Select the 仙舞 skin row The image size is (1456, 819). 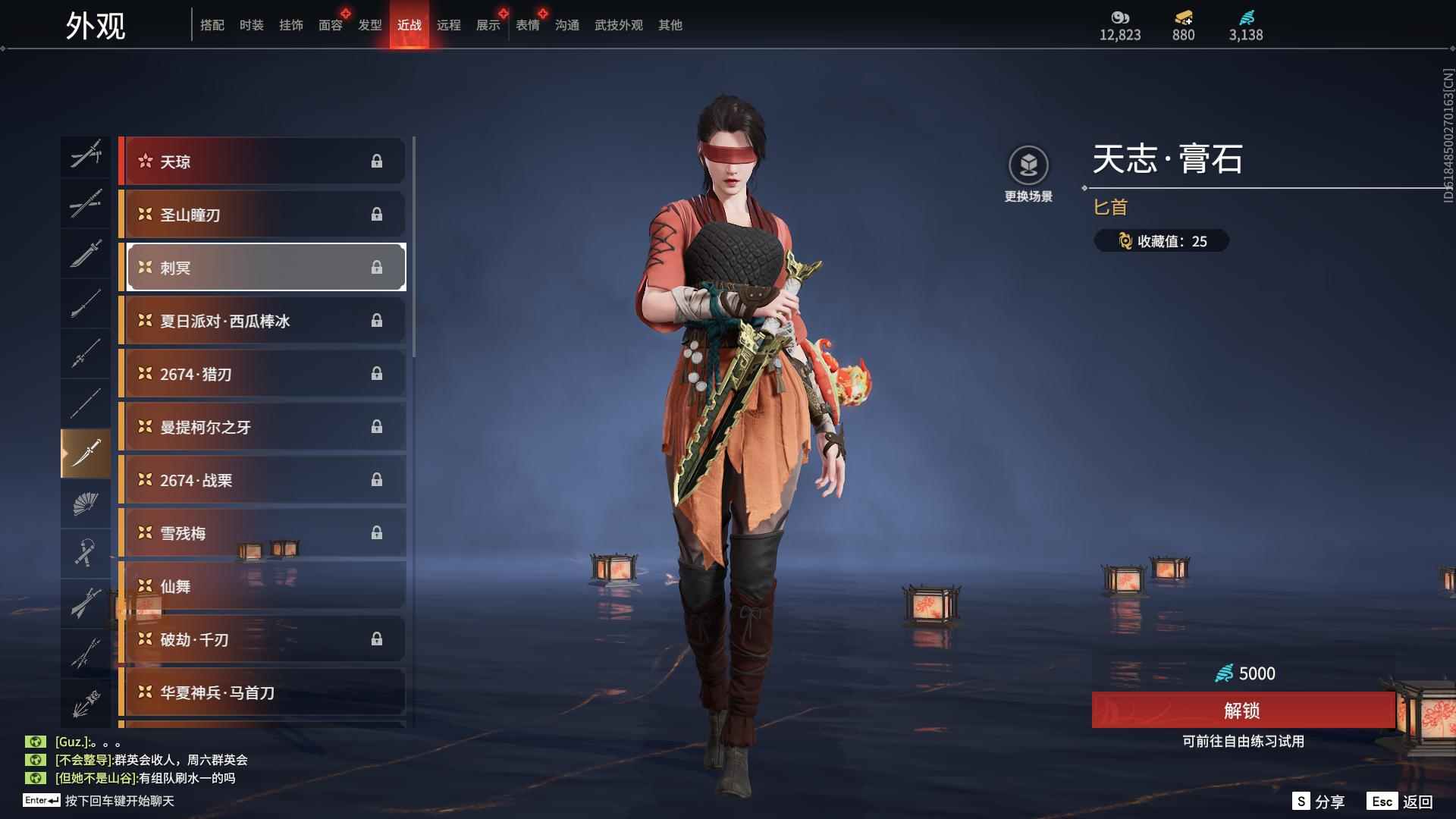pyautogui.click(x=262, y=586)
